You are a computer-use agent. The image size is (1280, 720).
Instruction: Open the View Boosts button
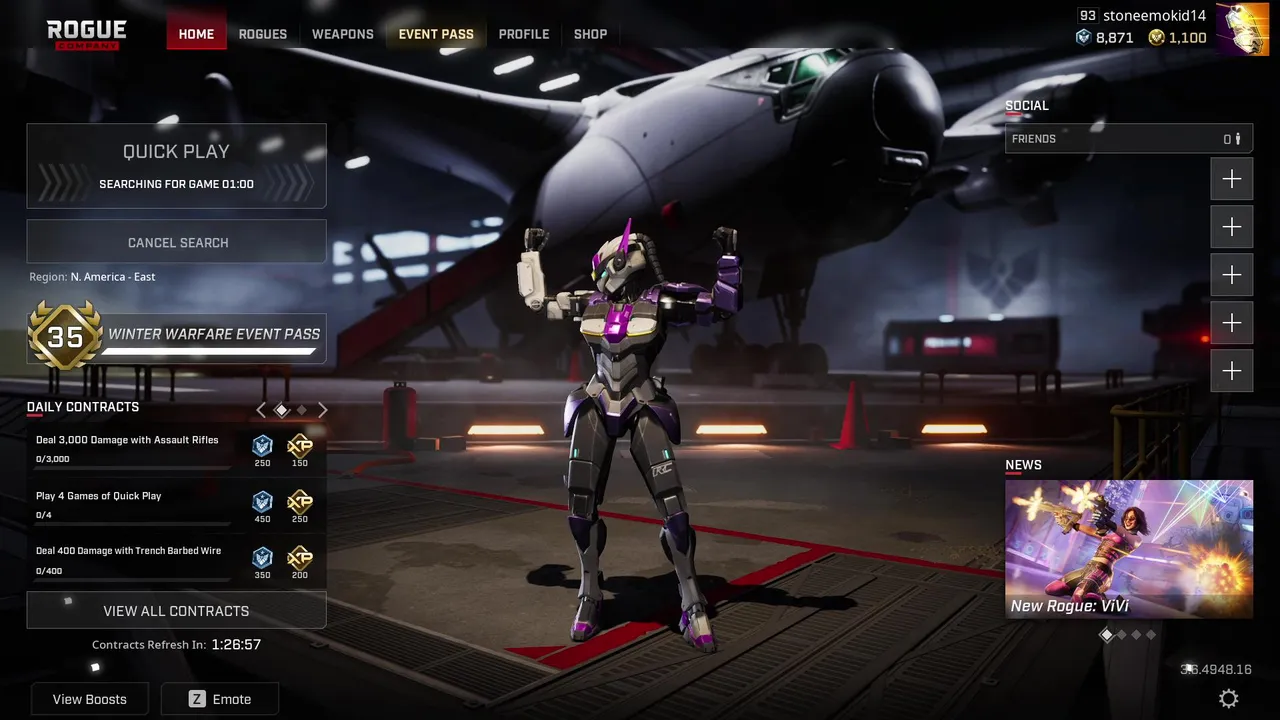(90, 699)
